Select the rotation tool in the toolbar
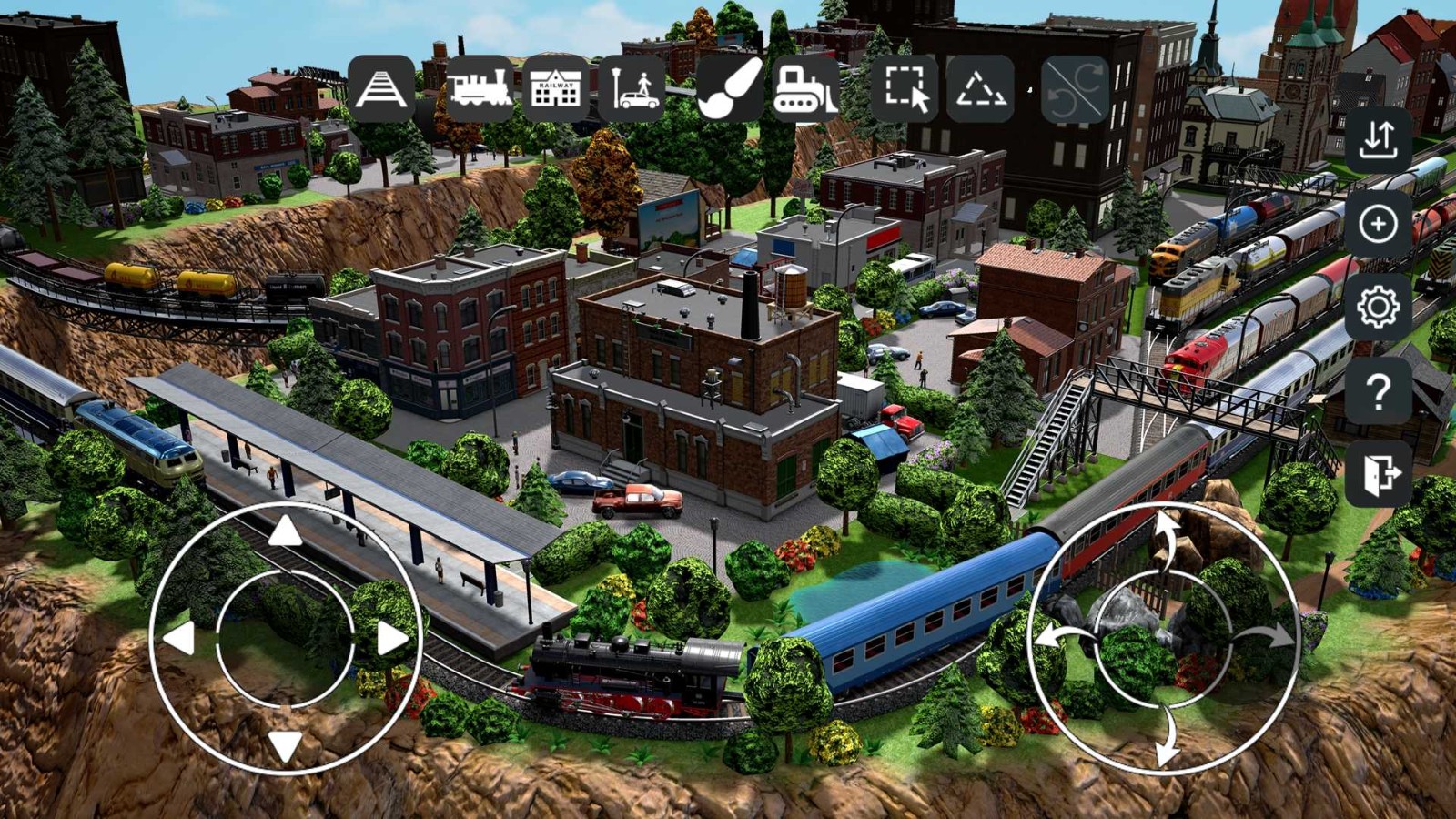1456x819 pixels. (1076, 90)
